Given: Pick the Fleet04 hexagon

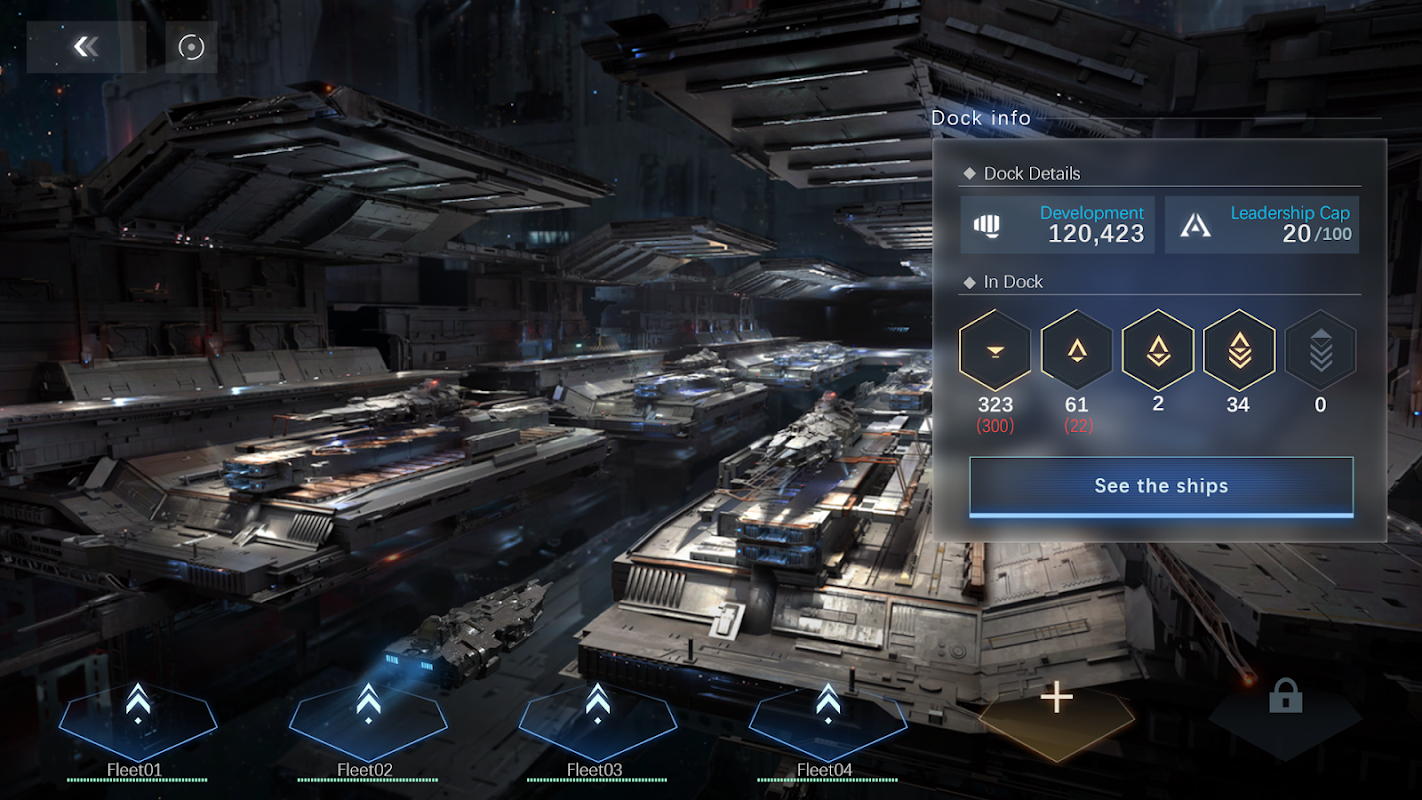Looking at the screenshot, I should (x=828, y=720).
